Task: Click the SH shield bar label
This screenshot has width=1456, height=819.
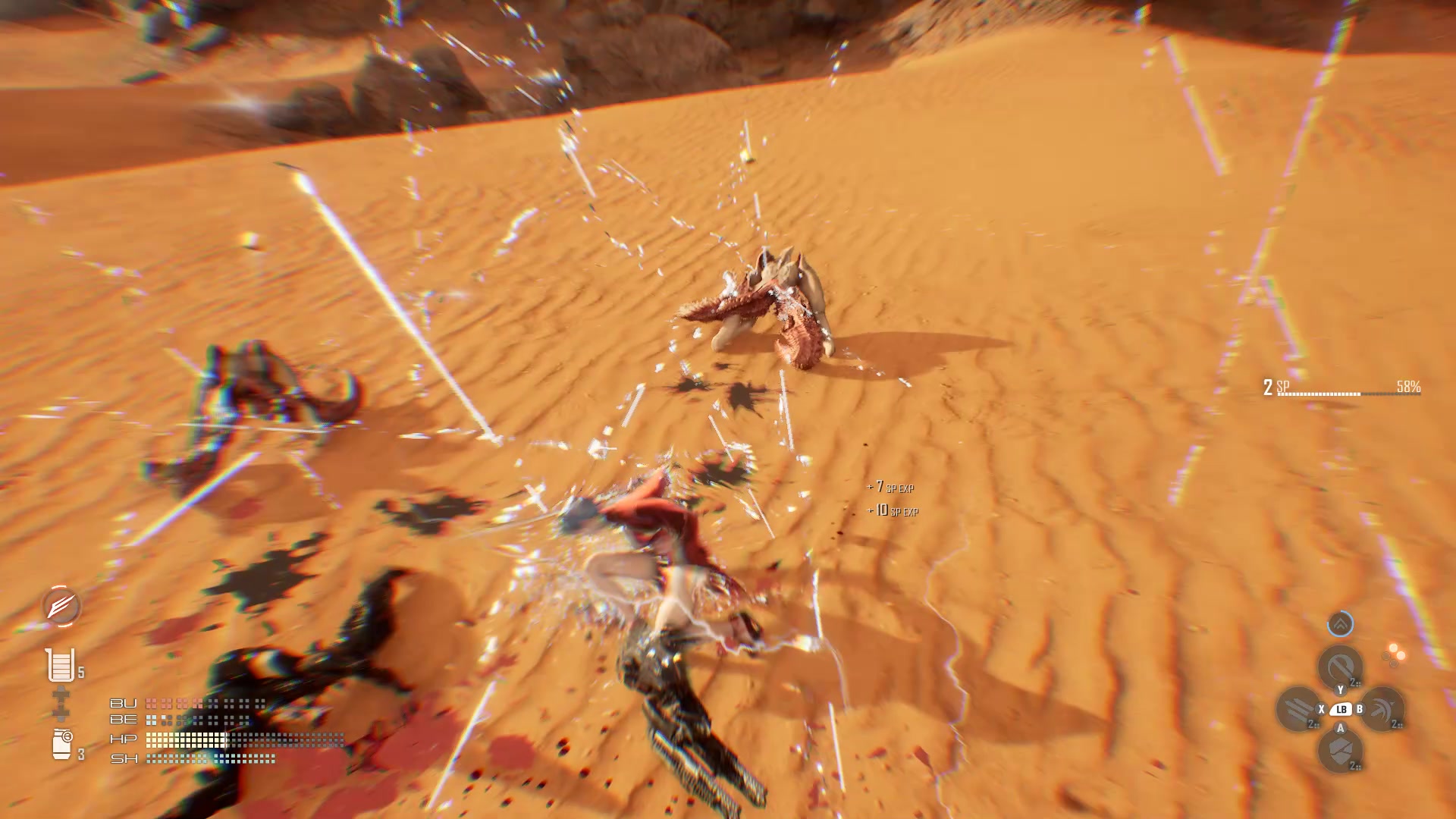Action: pyautogui.click(x=124, y=759)
